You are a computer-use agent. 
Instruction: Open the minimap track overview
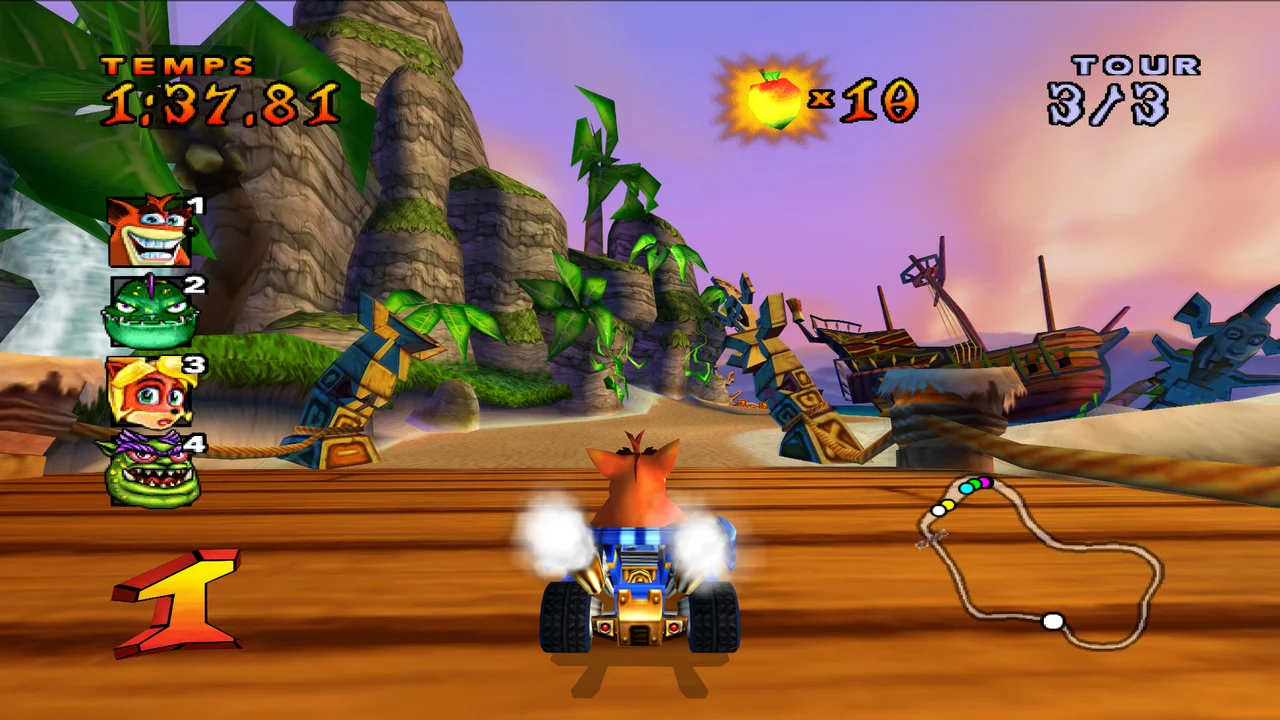[1040, 560]
